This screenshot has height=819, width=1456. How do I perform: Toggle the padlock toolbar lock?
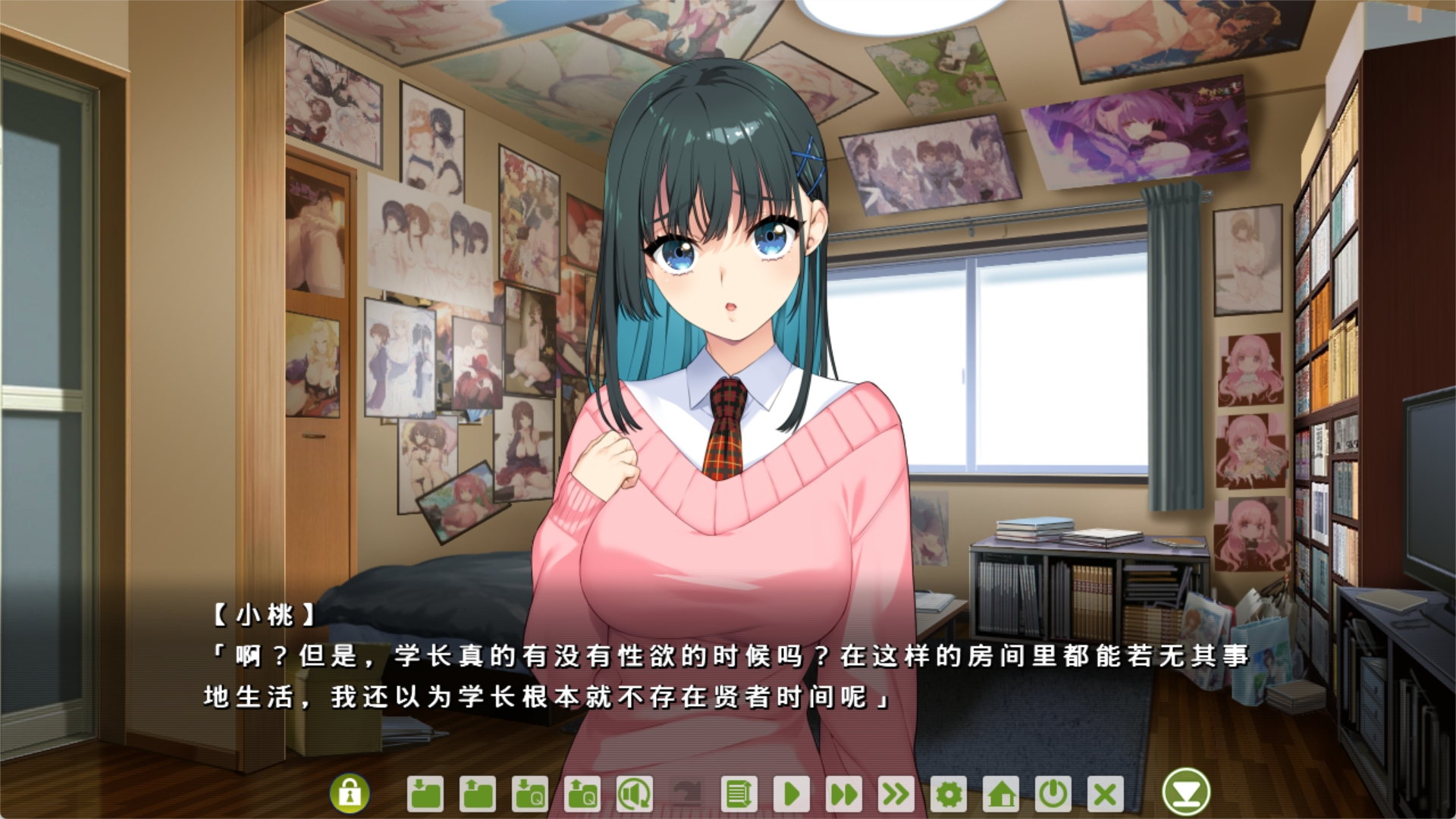(349, 793)
